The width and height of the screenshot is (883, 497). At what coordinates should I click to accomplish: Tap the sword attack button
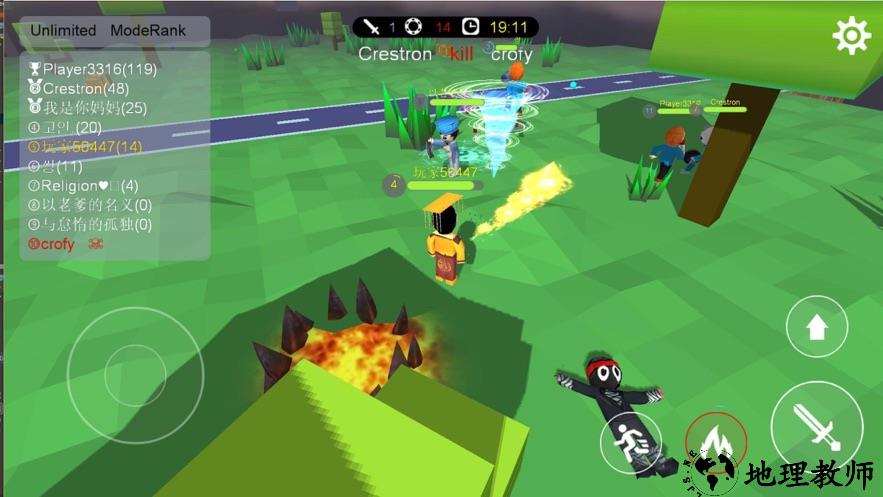point(816,426)
